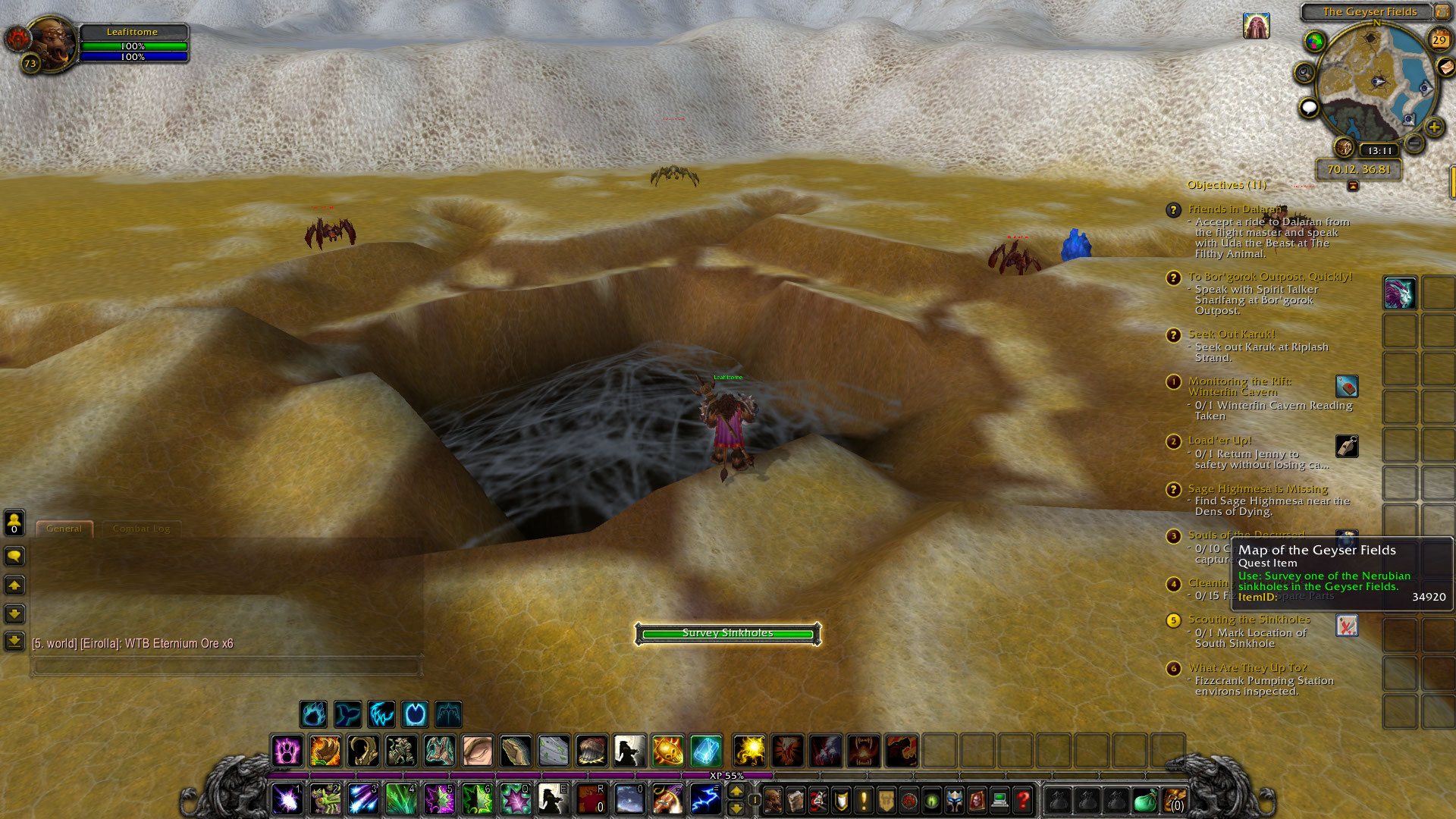Open the Talents panel icon
This screenshot has height=819, width=1456.
(817, 800)
